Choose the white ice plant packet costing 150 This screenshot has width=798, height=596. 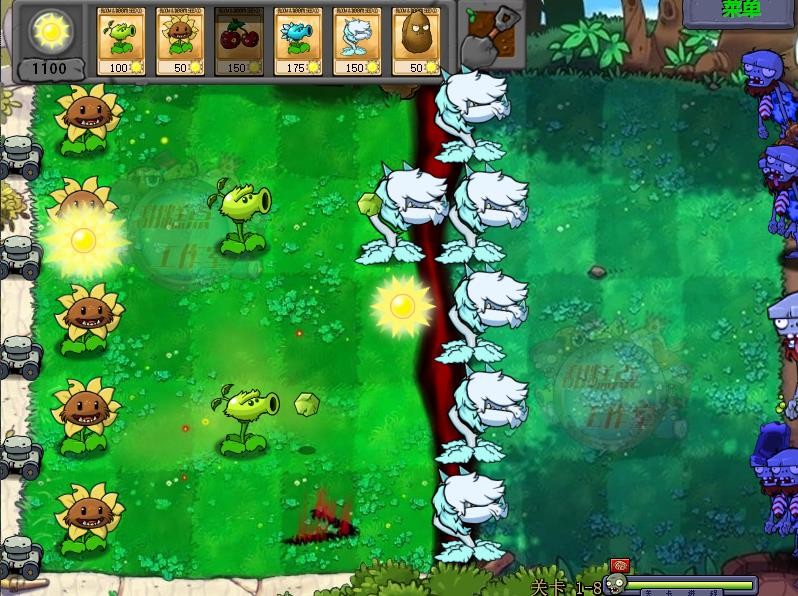tap(357, 41)
